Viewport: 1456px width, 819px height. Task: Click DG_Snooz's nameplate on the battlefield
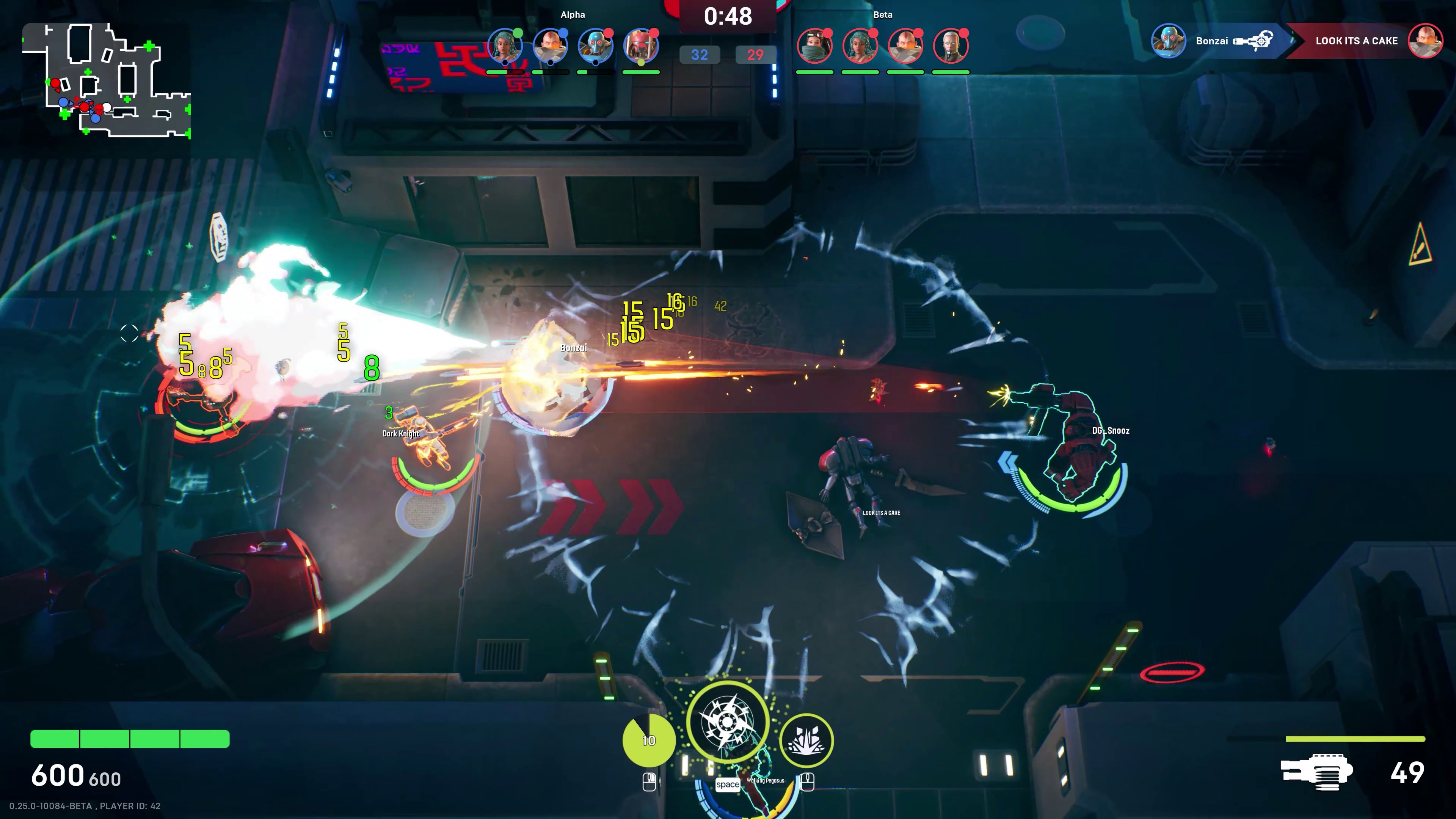click(x=1111, y=431)
